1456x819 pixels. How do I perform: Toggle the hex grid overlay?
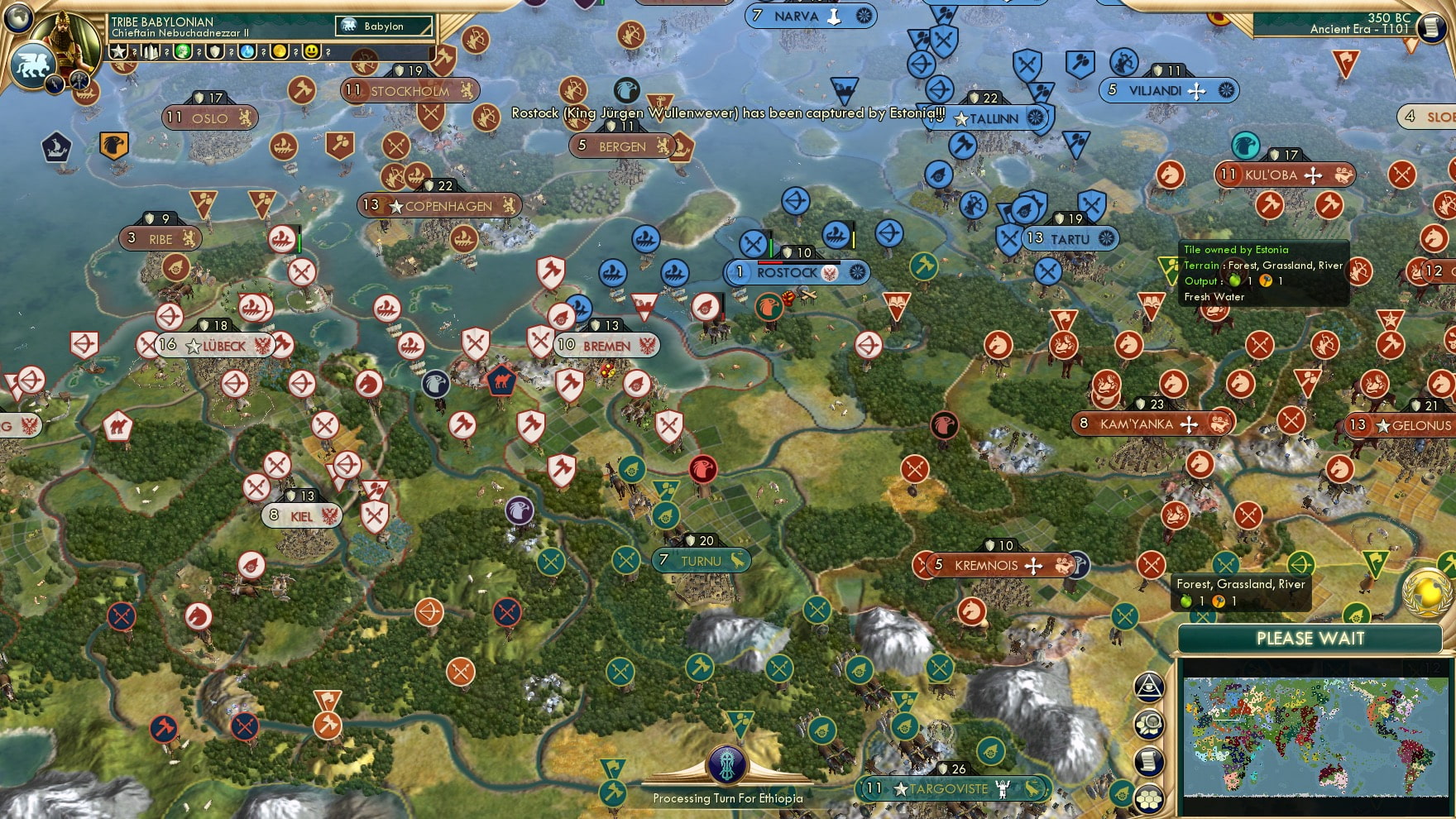click(1148, 797)
